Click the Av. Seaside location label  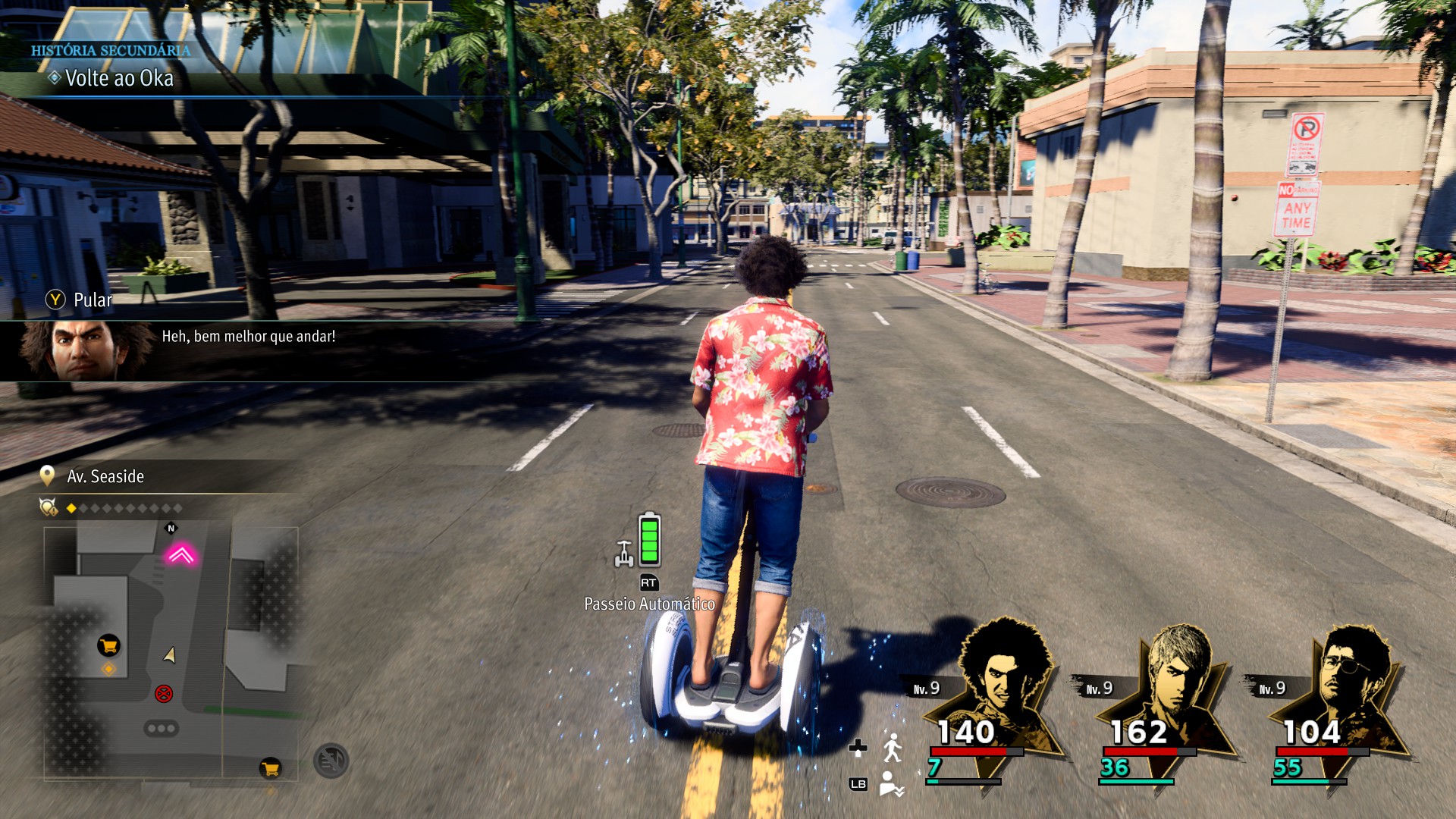point(105,476)
